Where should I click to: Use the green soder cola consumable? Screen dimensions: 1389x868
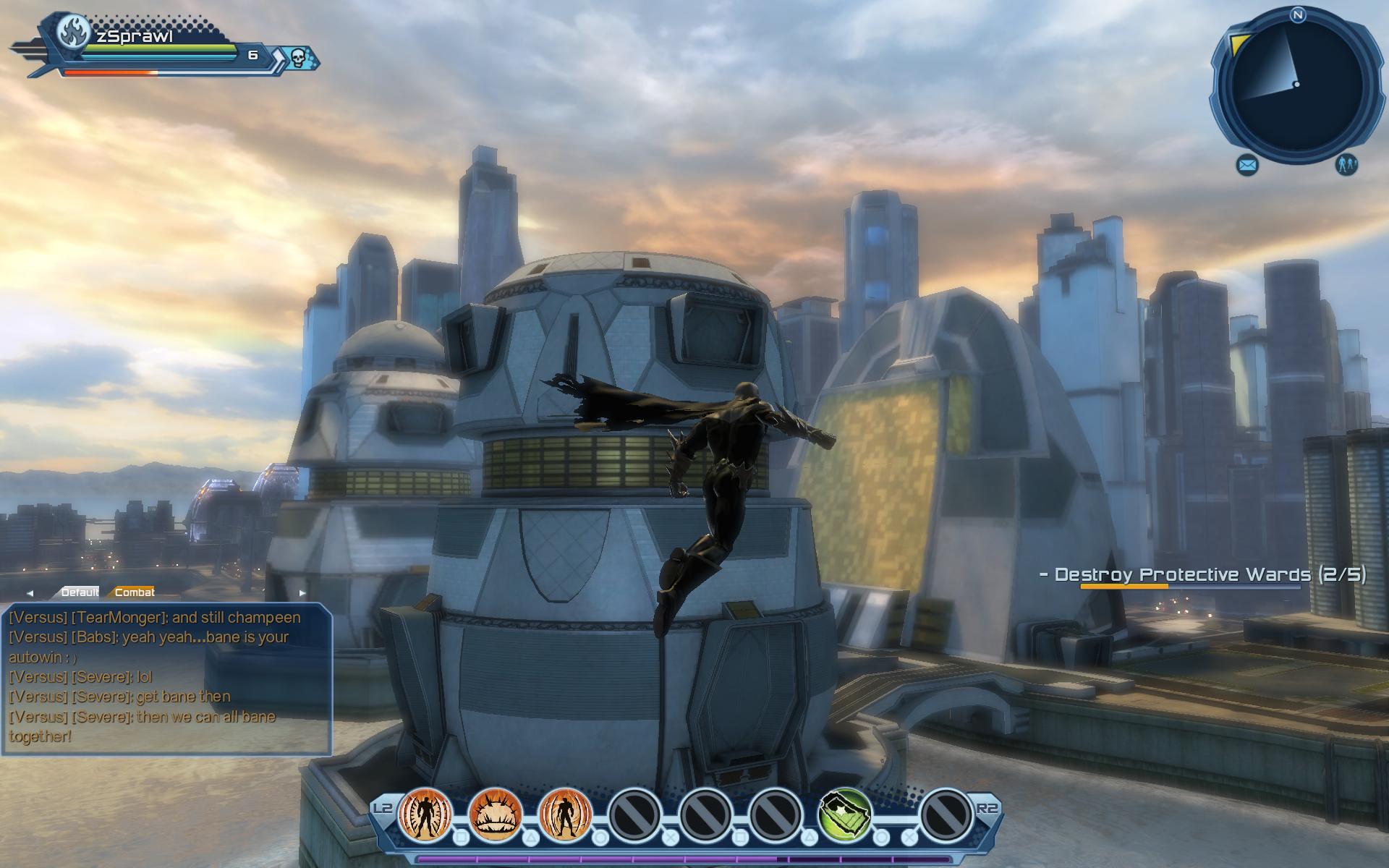click(x=845, y=814)
